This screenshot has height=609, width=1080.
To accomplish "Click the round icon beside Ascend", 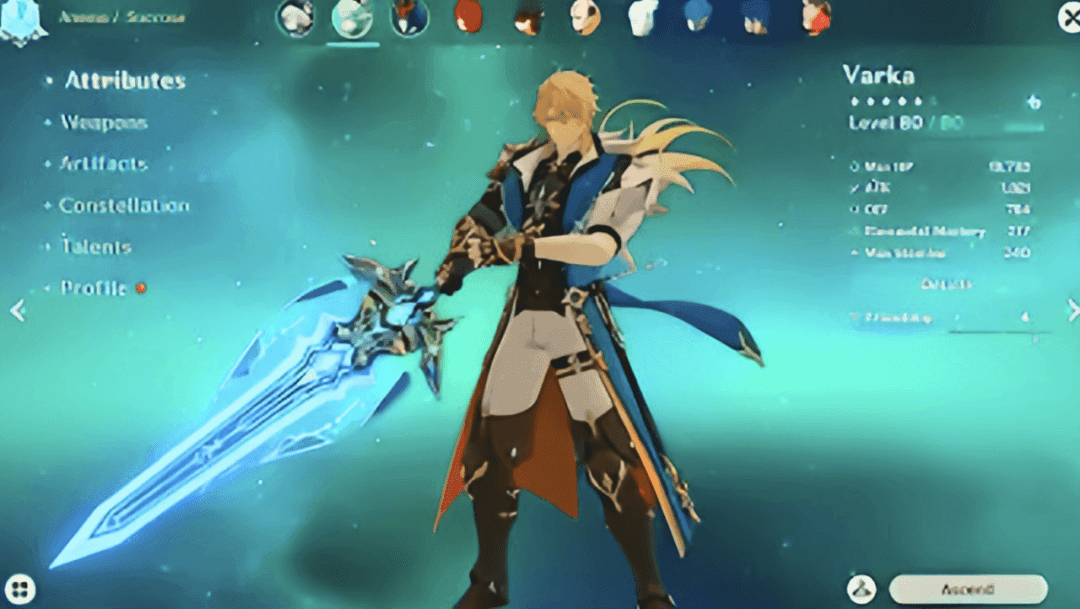I will tap(861, 588).
